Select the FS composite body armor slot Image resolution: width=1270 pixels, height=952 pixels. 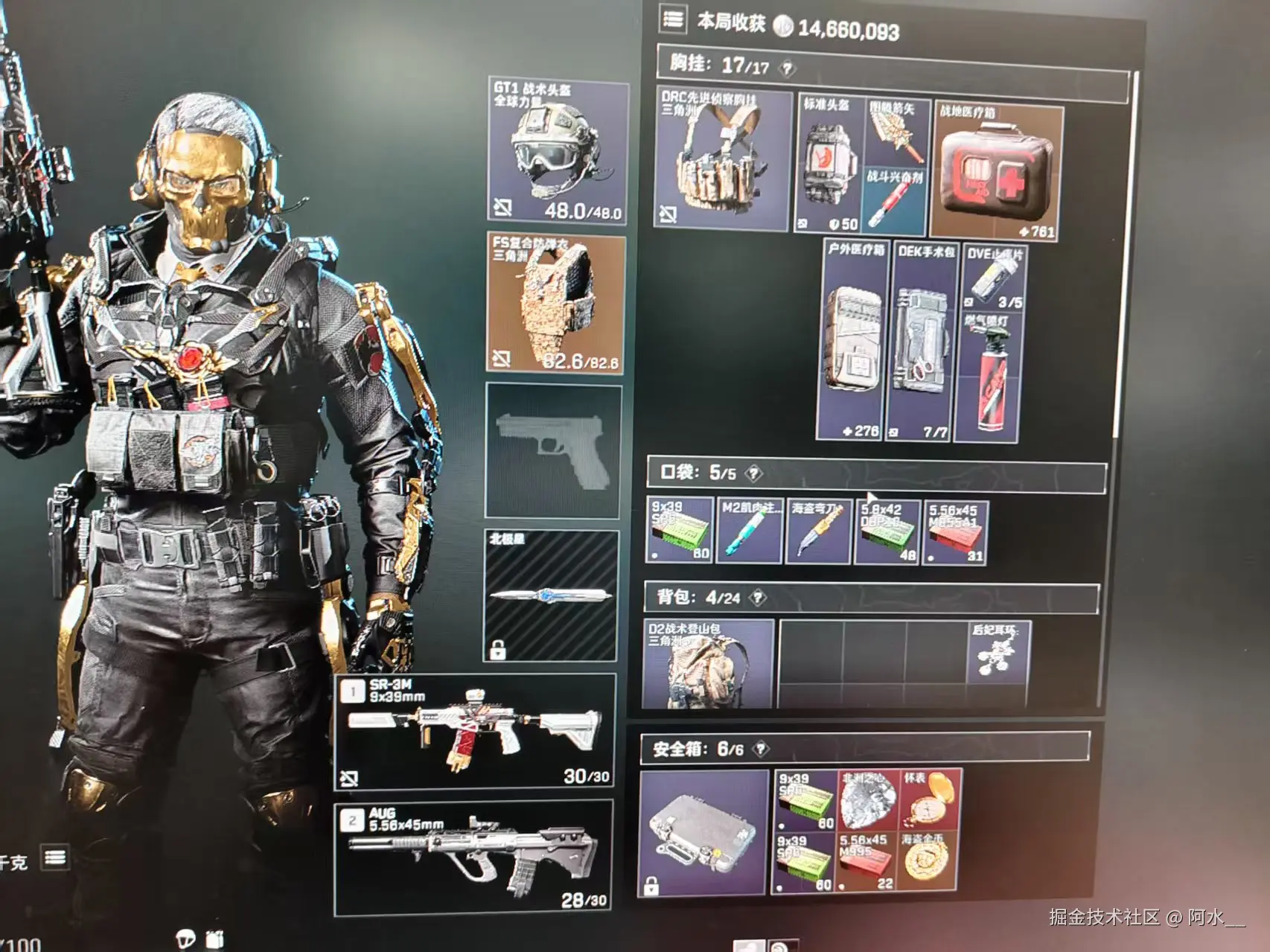[555, 304]
